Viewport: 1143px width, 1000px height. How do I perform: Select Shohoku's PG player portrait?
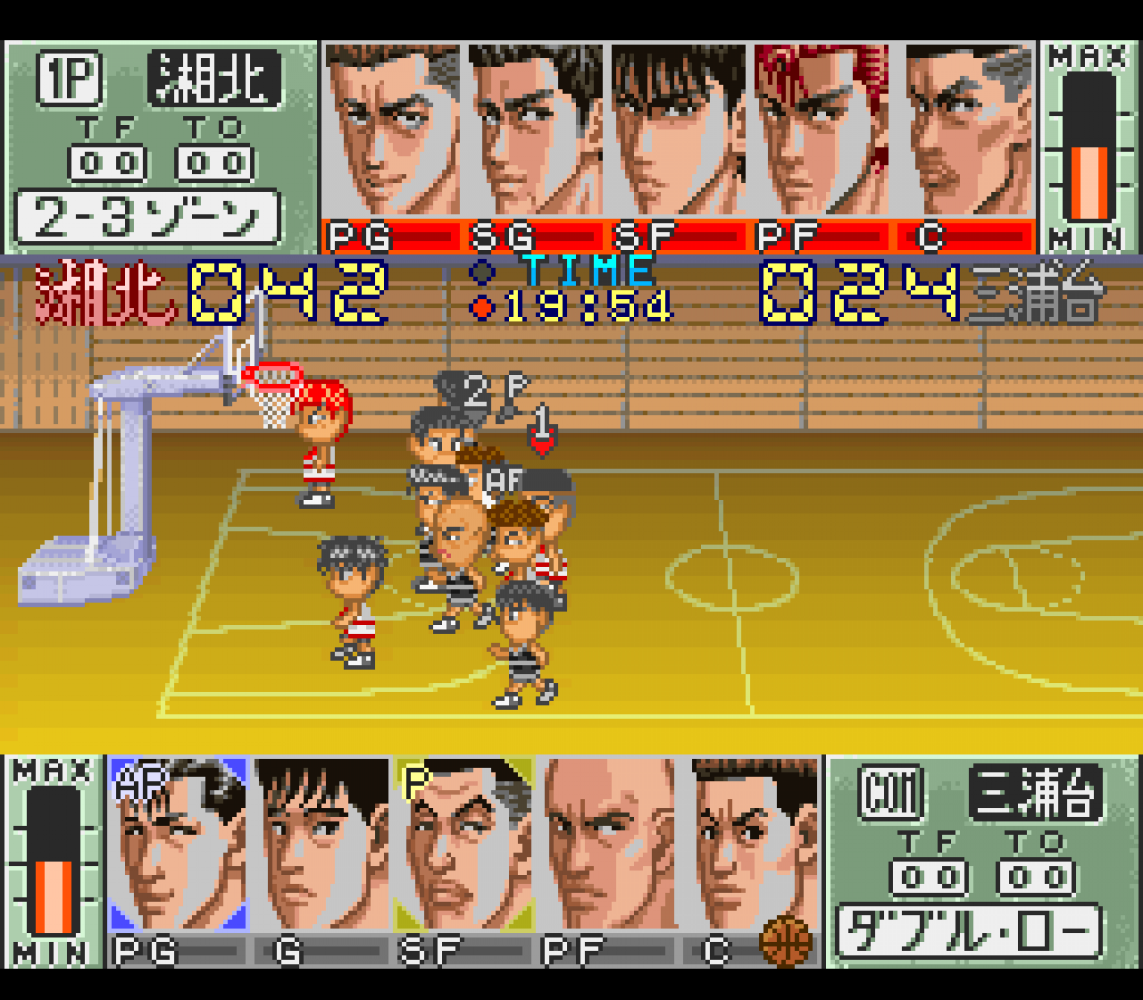click(392, 130)
